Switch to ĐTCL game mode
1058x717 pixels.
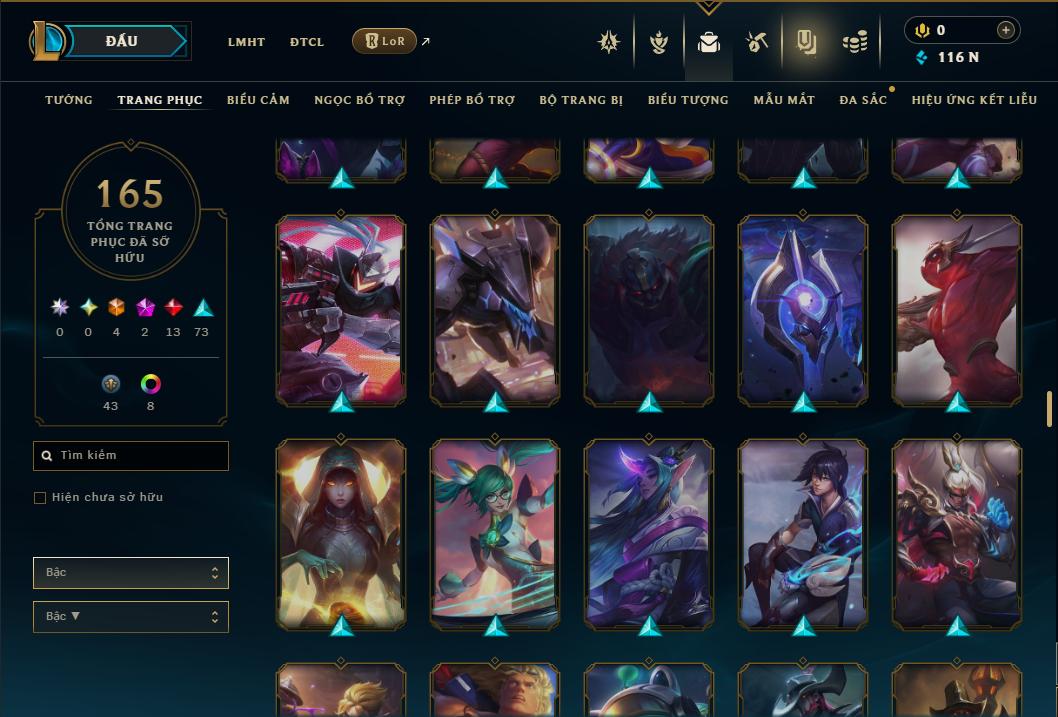[307, 42]
